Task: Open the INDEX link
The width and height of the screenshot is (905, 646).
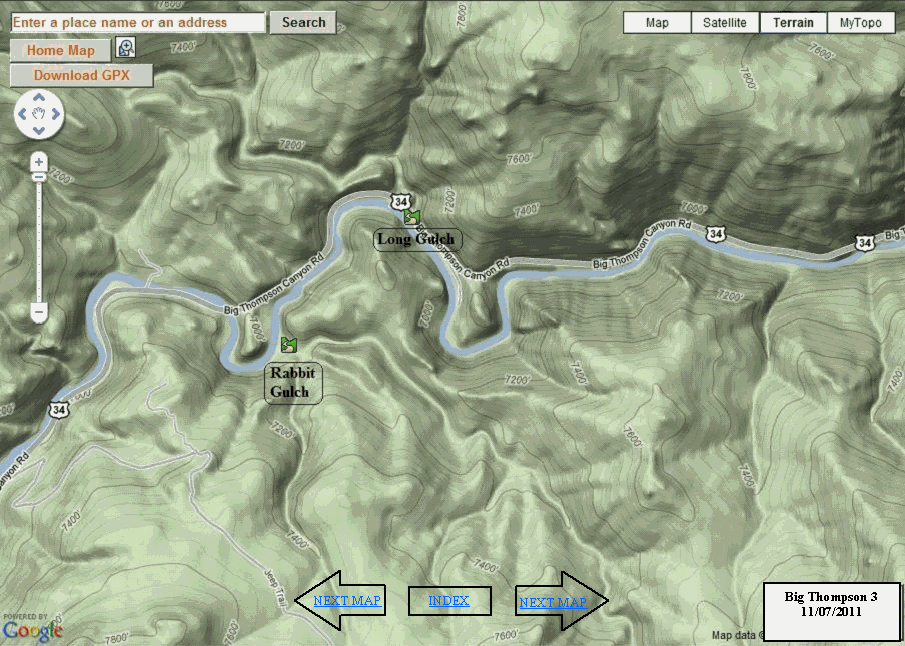Action: [449, 601]
